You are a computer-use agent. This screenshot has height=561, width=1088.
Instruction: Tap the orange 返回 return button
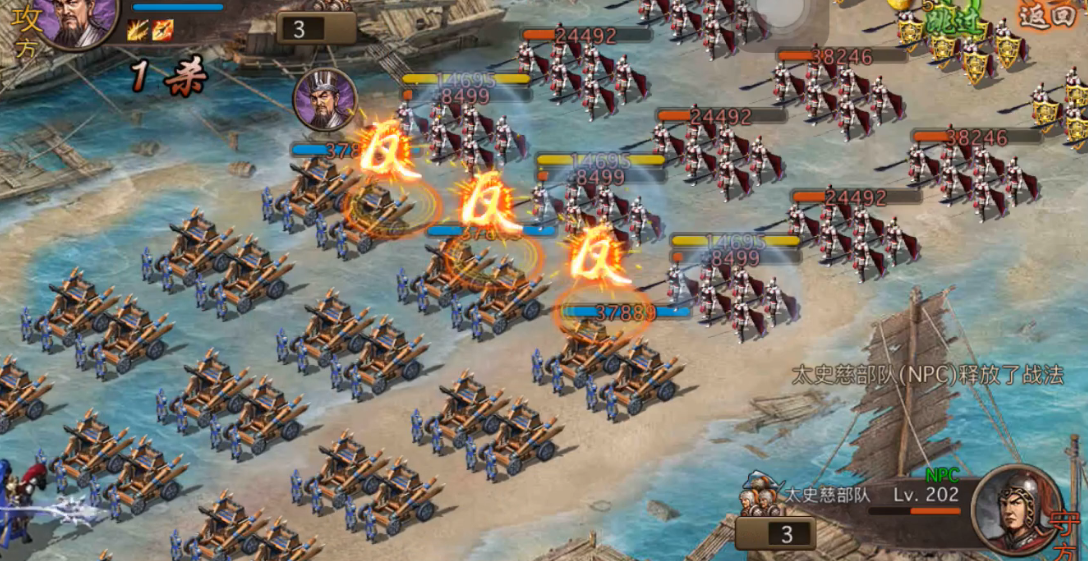click(1047, 15)
